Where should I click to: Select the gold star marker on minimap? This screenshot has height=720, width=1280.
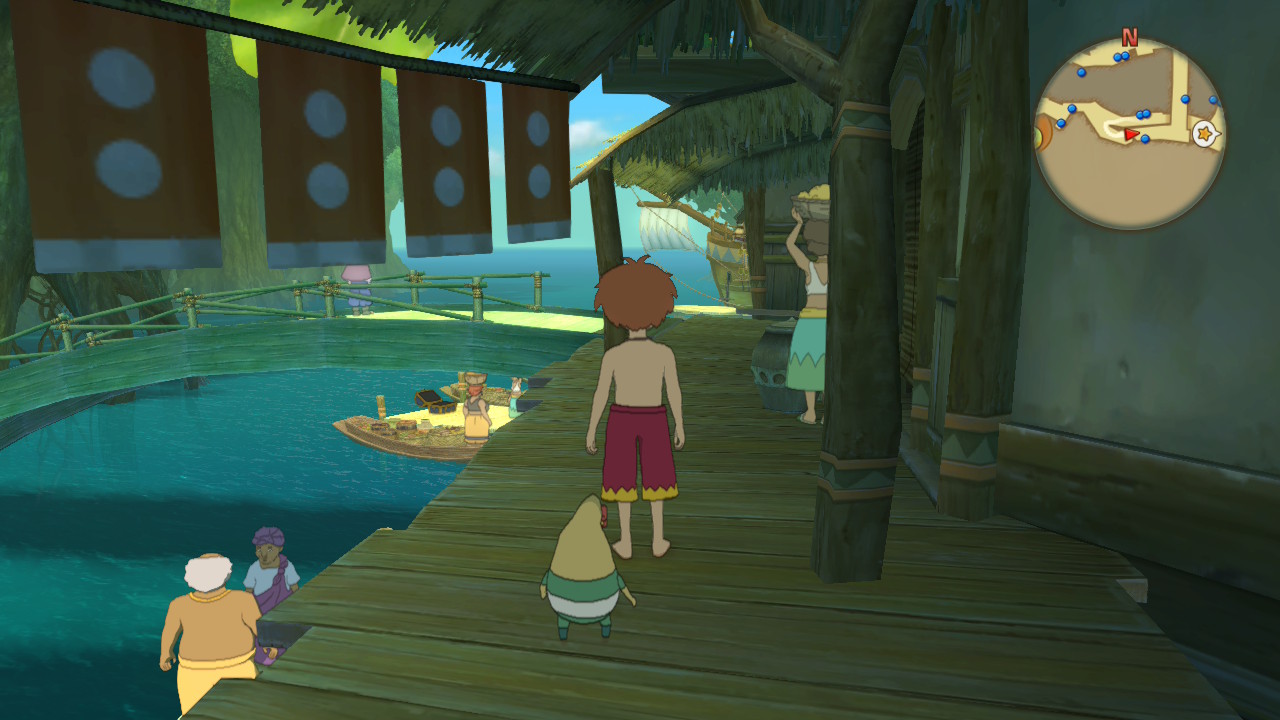pyautogui.click(x=1205, y=133)
